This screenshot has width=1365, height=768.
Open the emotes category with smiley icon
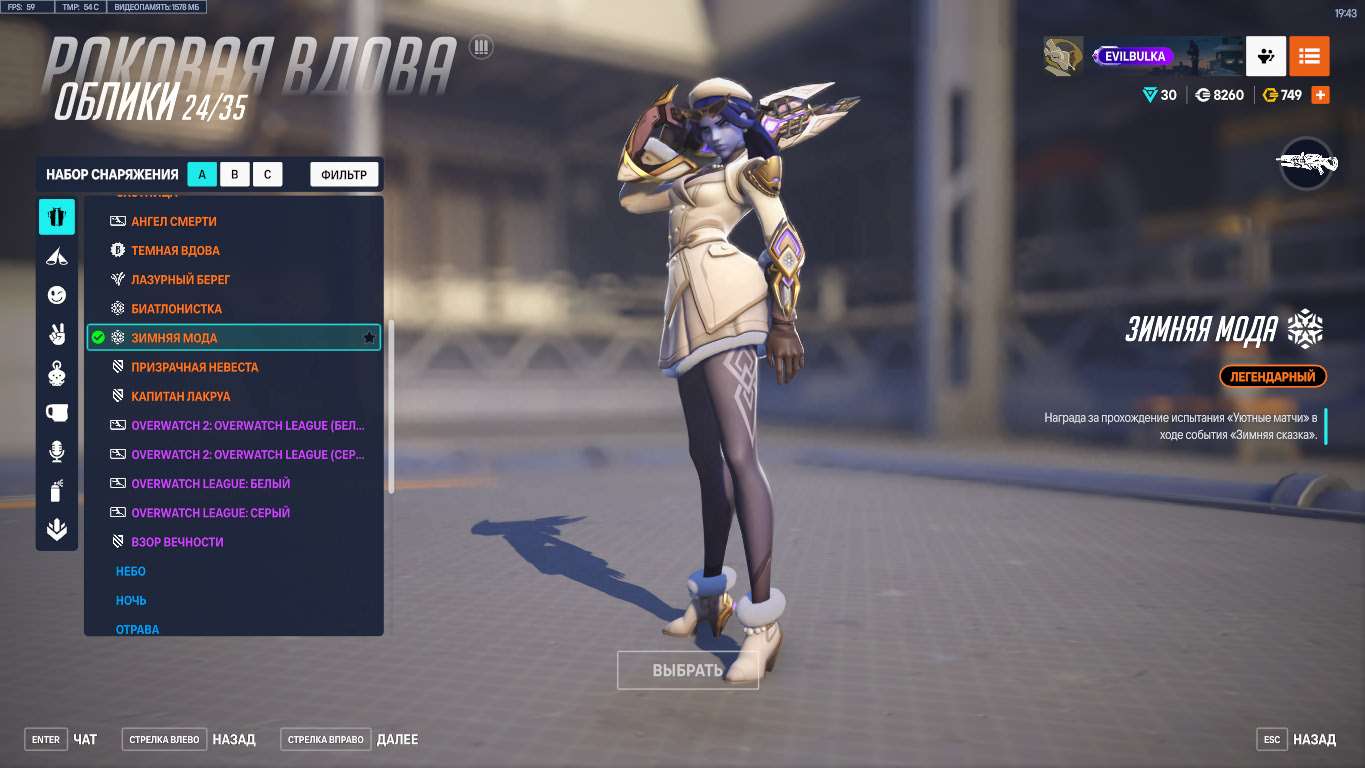(x=57, y=295)
